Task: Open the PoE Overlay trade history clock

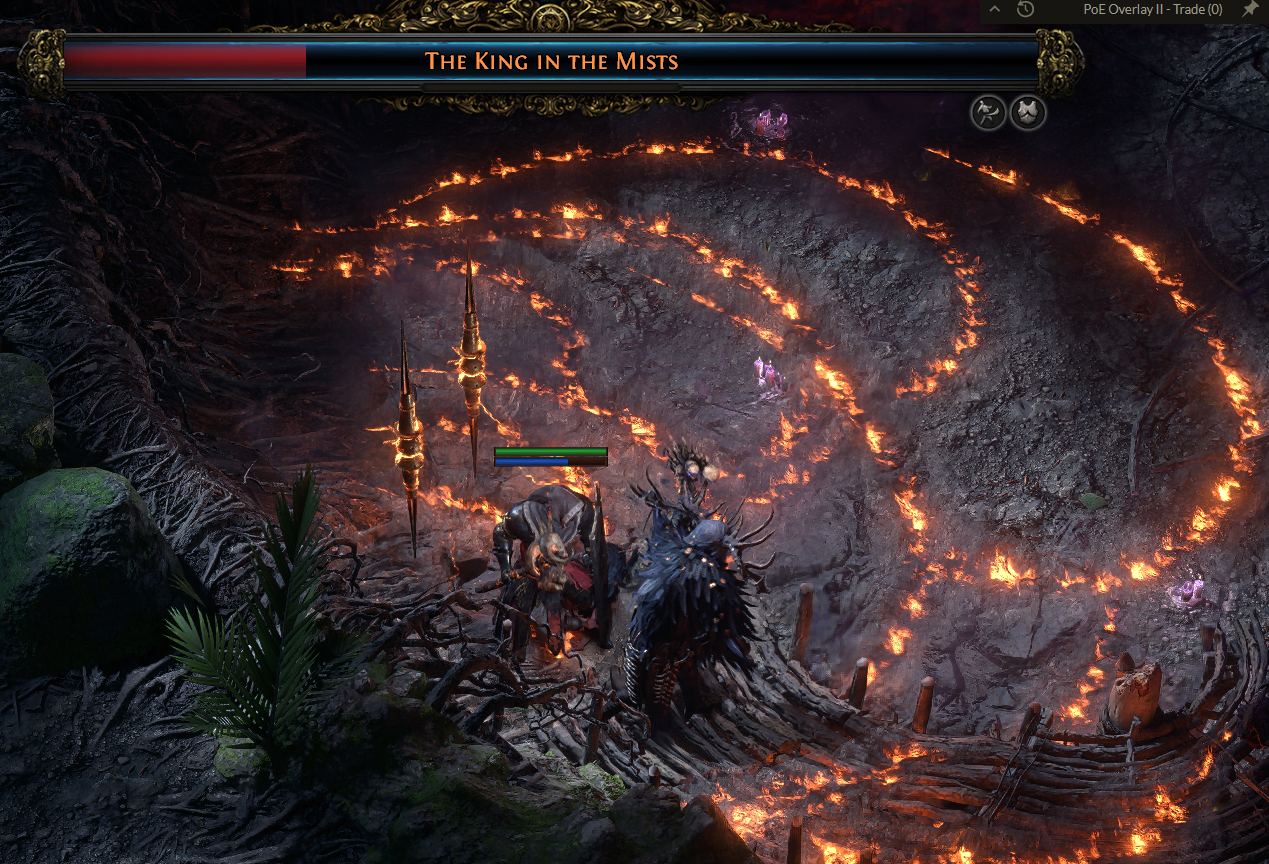Action: 1025,10
